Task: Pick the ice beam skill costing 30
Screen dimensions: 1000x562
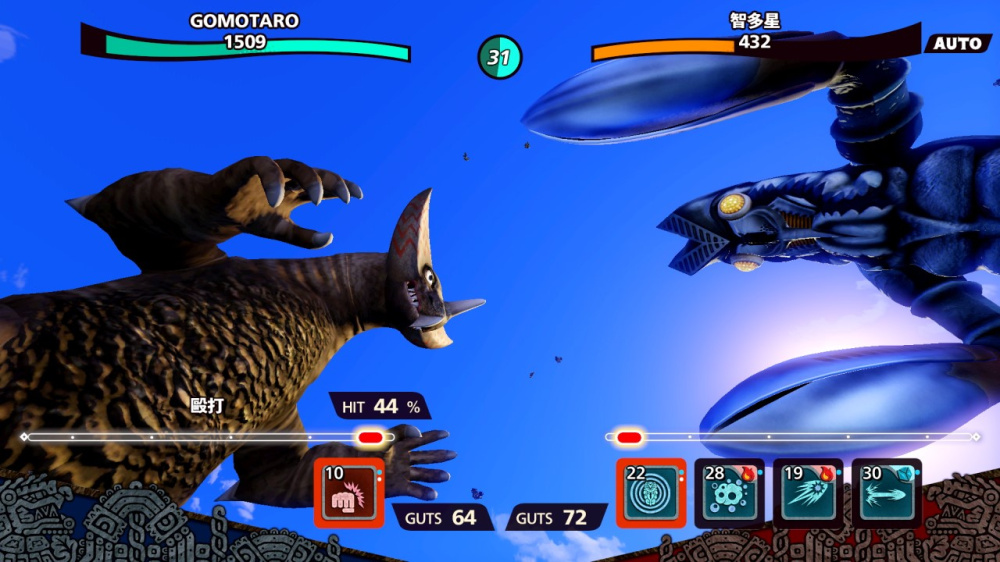Action: (887, 493)
